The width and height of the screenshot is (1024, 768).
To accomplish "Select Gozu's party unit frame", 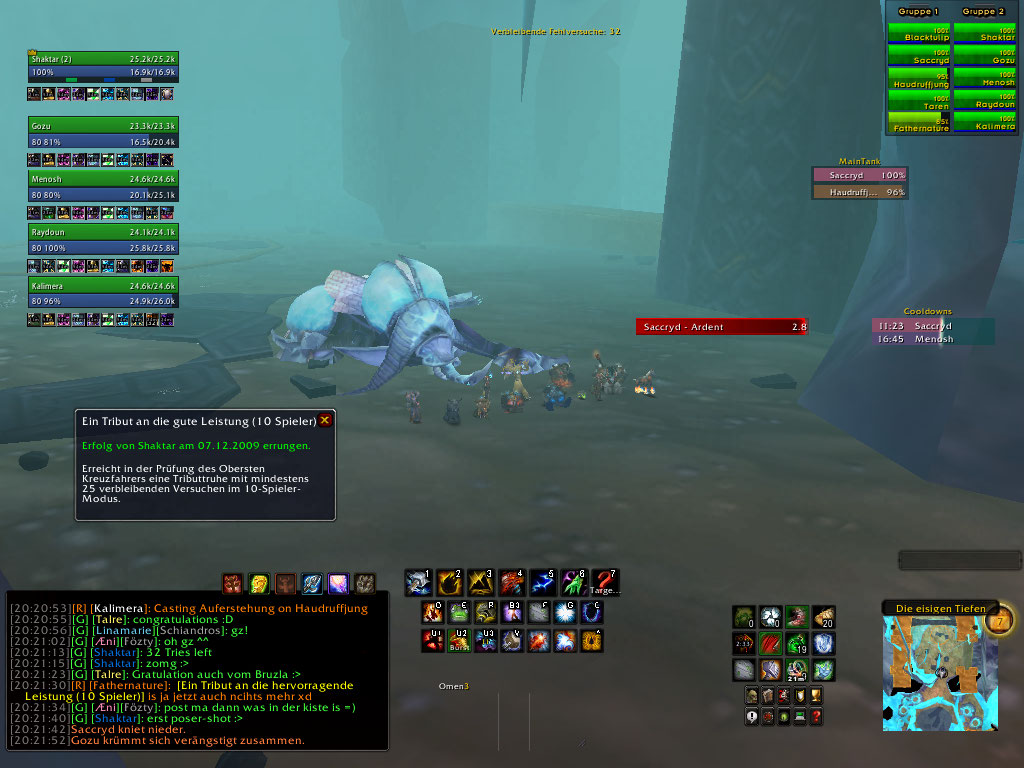I will click(x=103, y=133).
